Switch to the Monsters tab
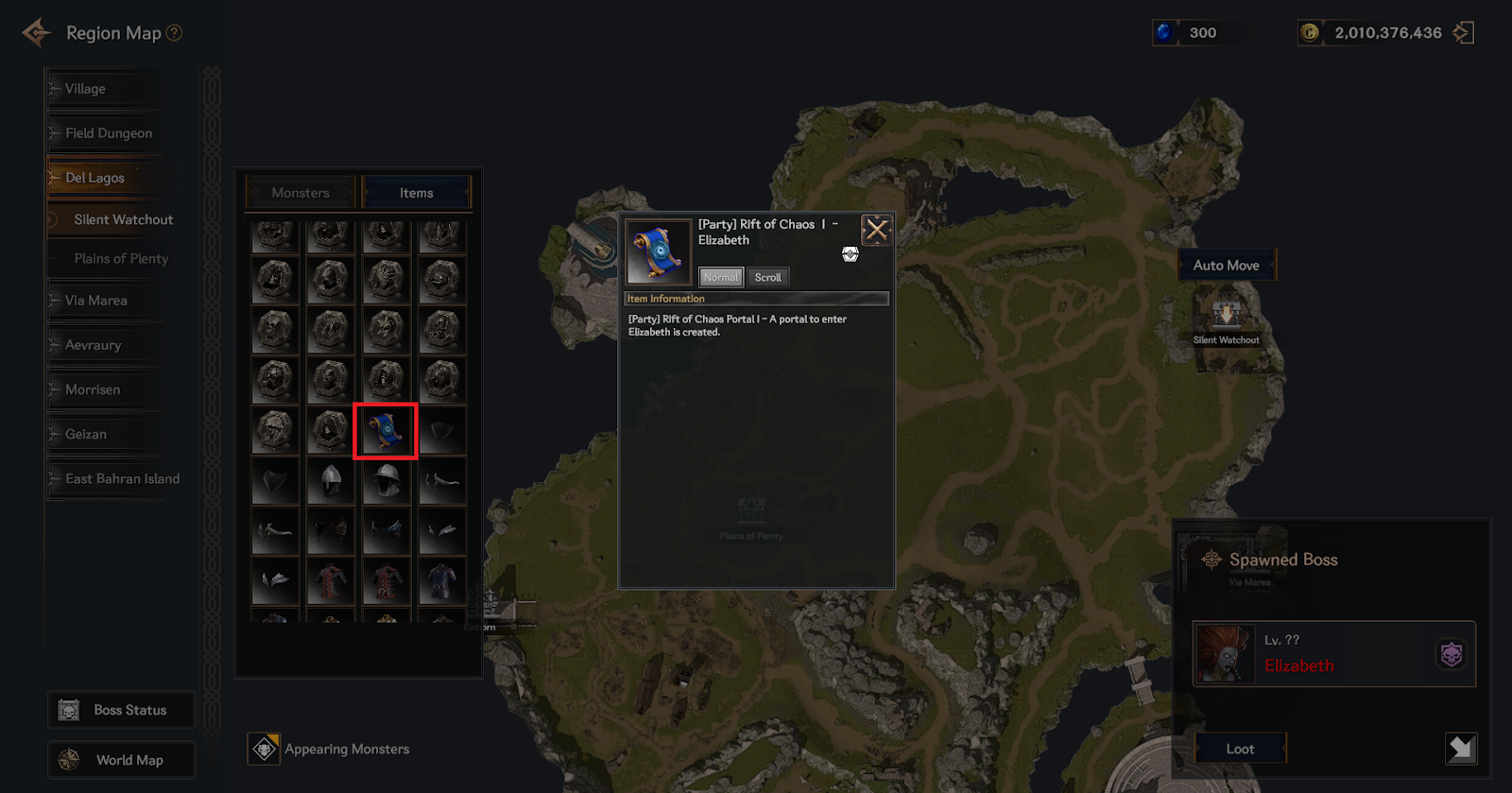1512x793 pixels. click(x=301, y=193)
